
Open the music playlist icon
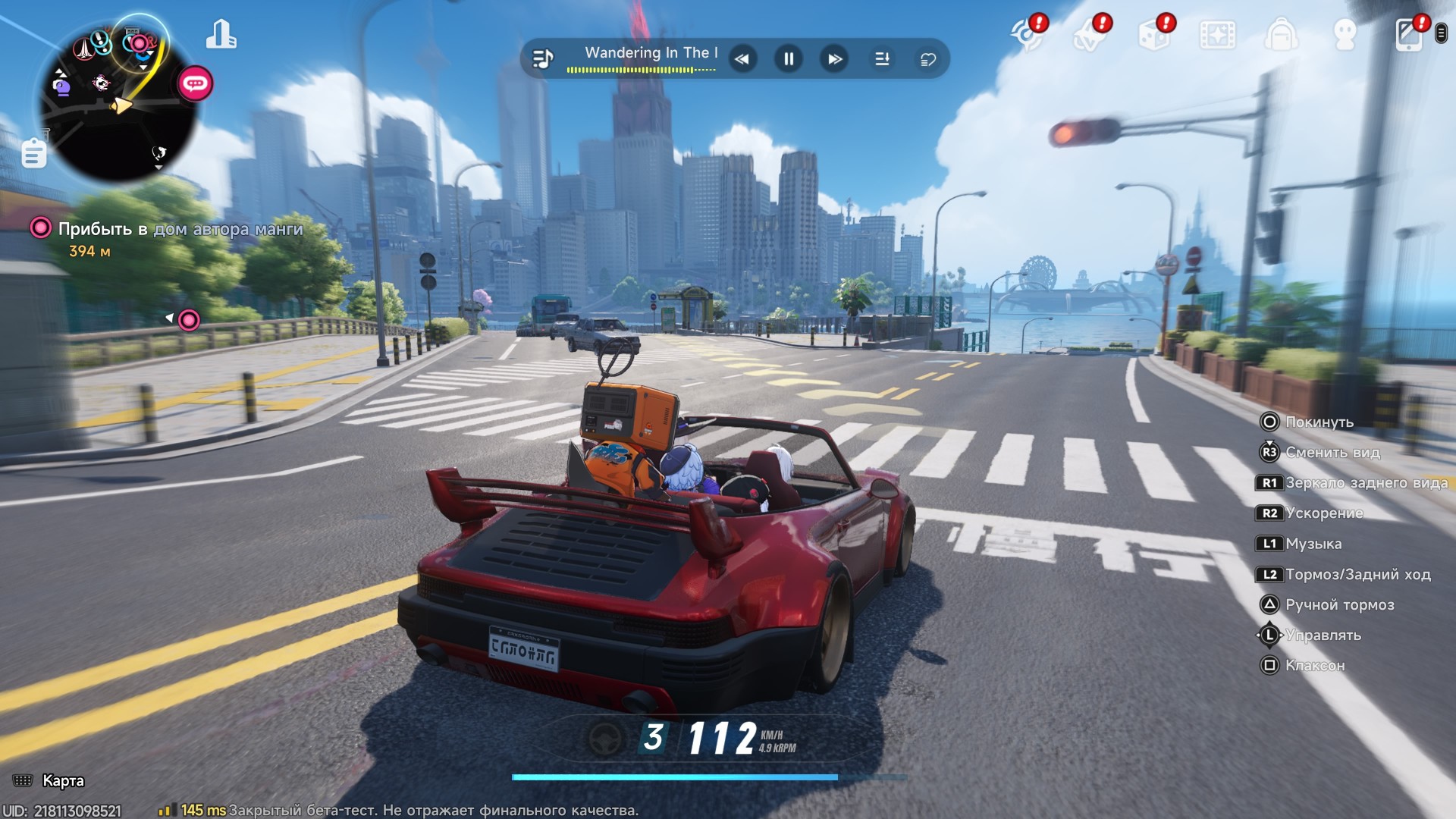click(x=543, y=58)
